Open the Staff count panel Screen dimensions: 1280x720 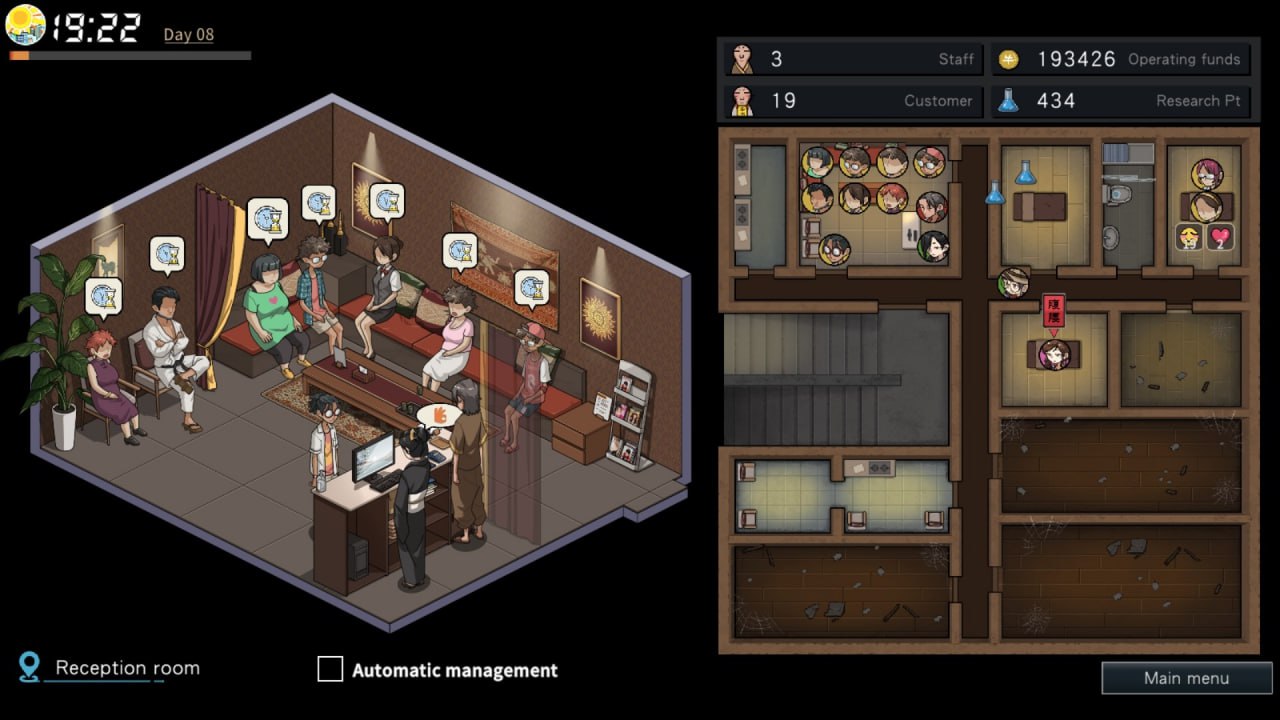click(x=854, y=59)
